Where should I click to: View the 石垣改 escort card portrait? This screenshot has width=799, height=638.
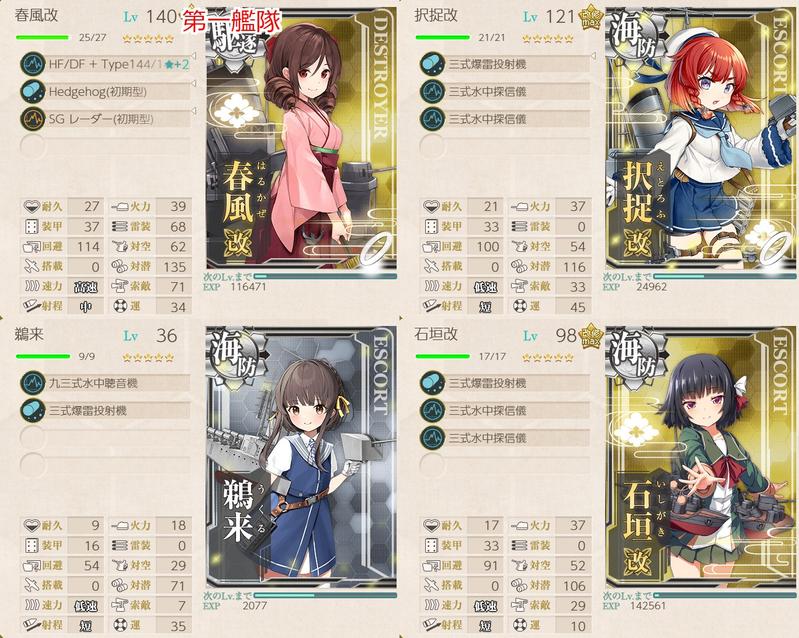pyautogui.click(x=700, y=460)
